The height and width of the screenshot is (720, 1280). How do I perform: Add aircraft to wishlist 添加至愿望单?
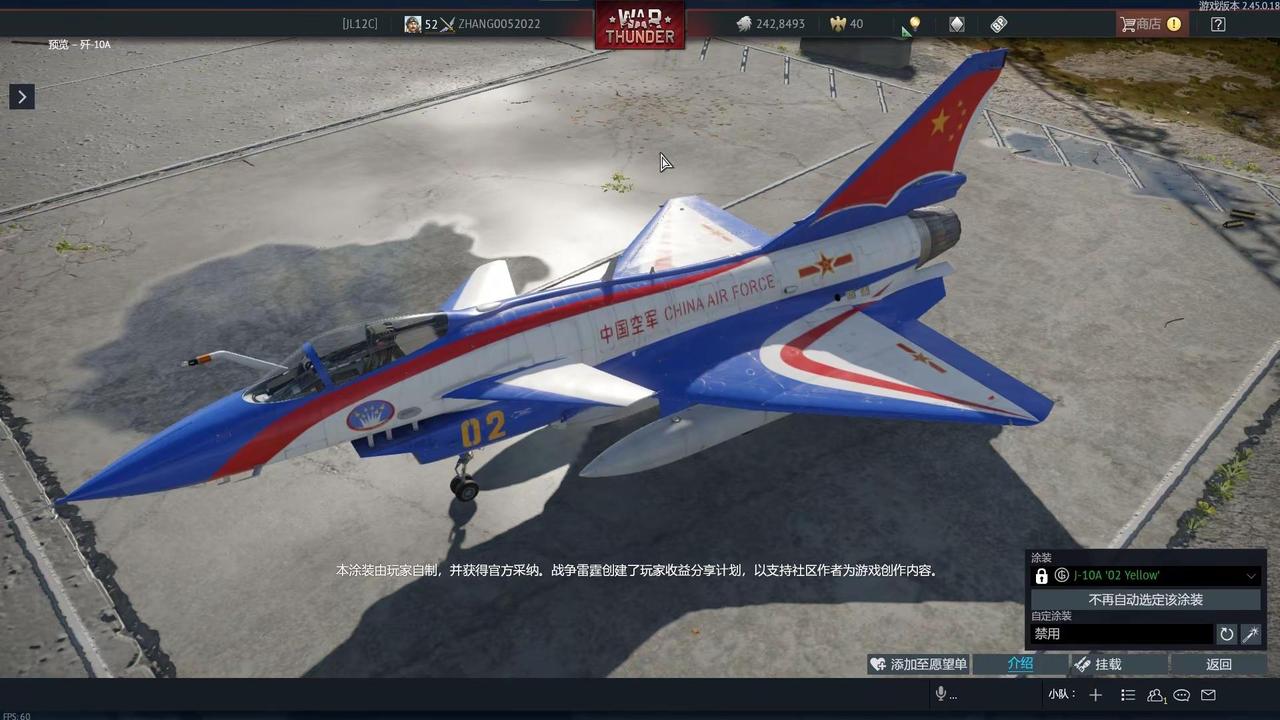coord(919,664)
